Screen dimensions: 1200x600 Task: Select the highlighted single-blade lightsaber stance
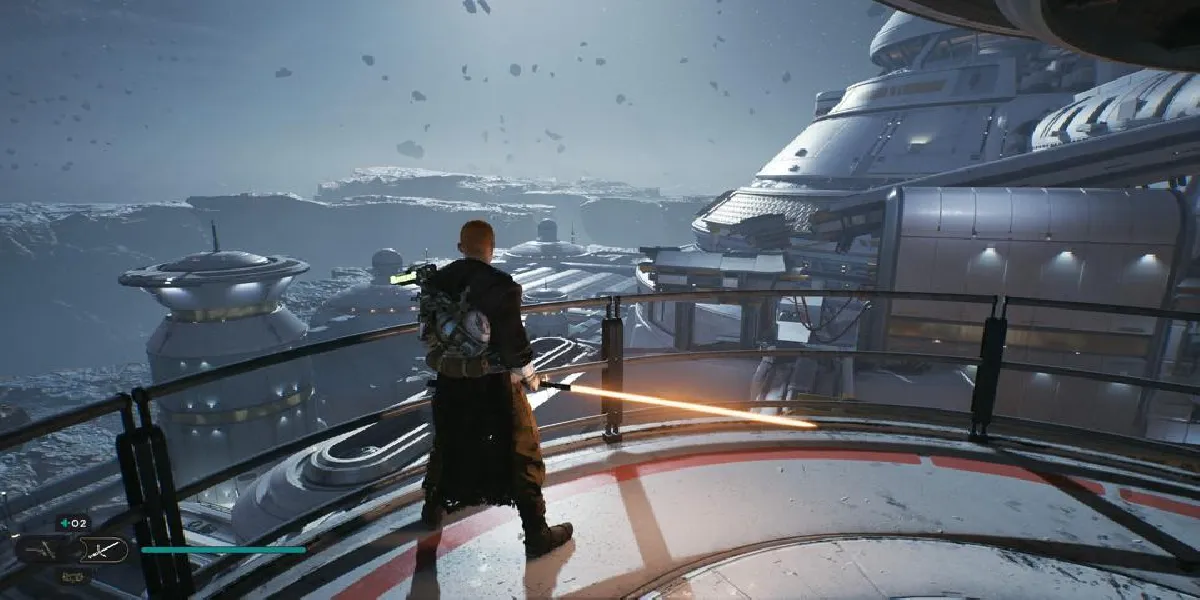point(103,548)
